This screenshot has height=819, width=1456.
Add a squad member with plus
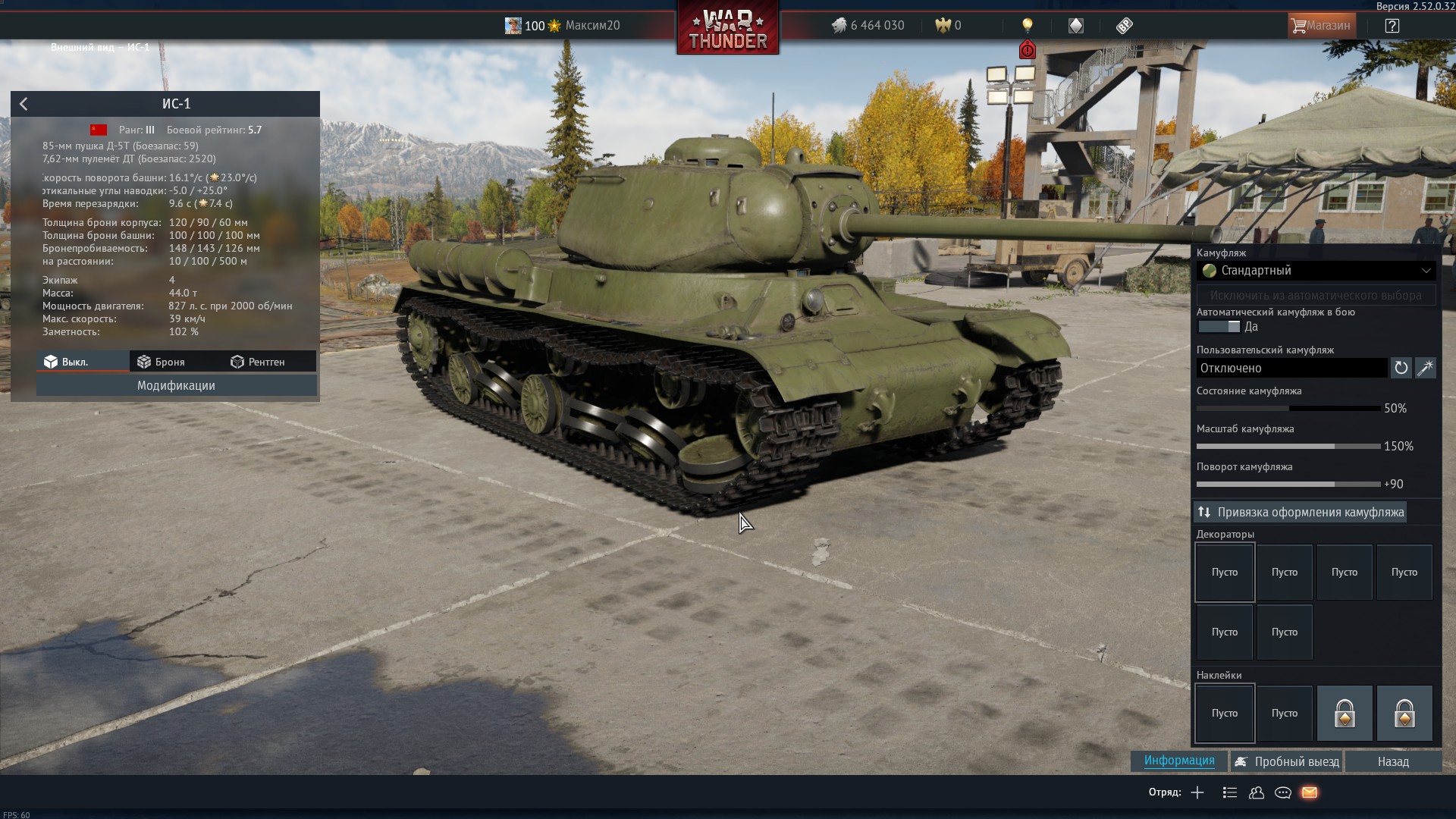pyautogui.click(x=1197, y=792)
